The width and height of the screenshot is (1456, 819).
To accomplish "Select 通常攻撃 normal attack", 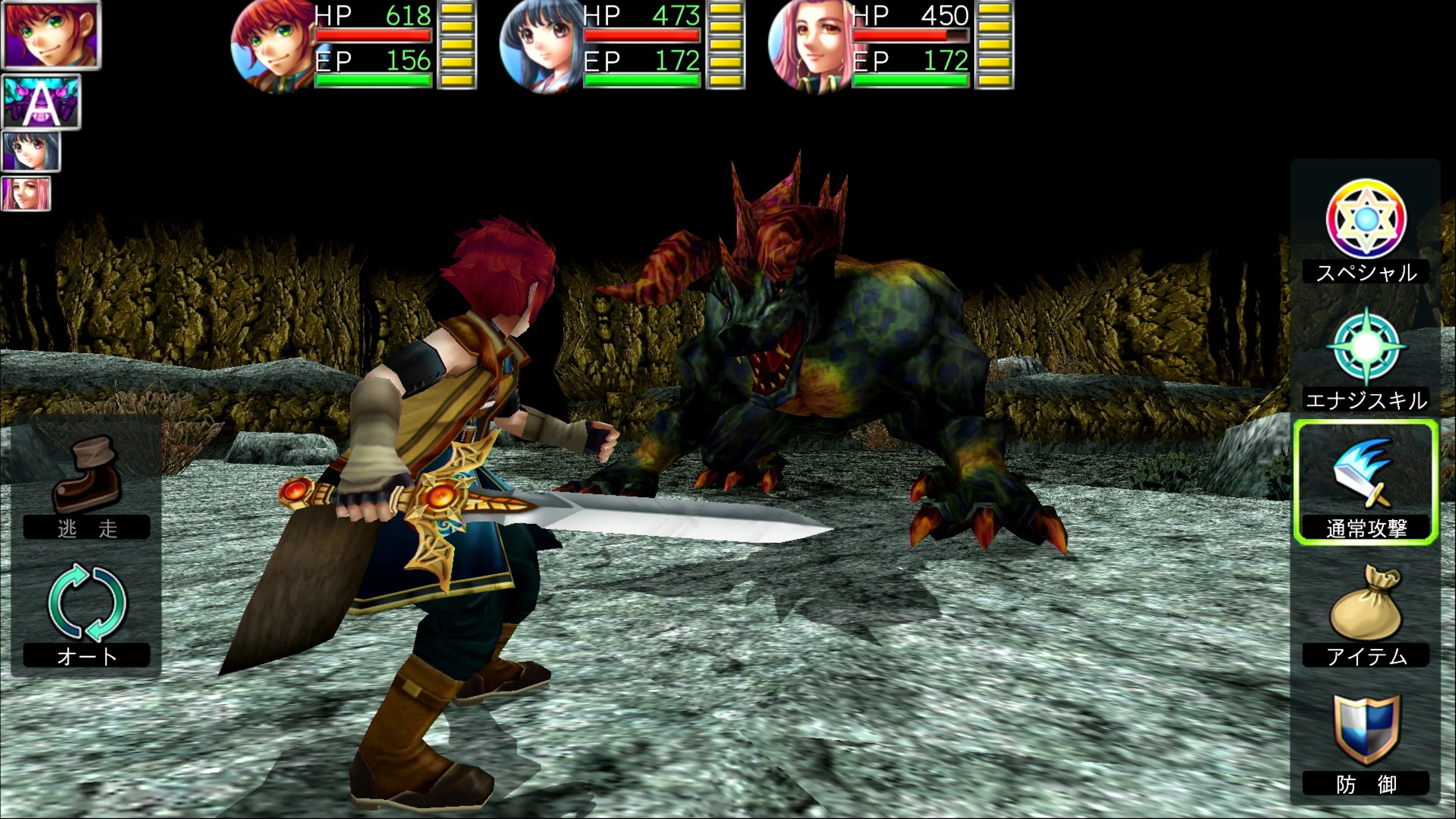I will click(x=1365, y=483).
